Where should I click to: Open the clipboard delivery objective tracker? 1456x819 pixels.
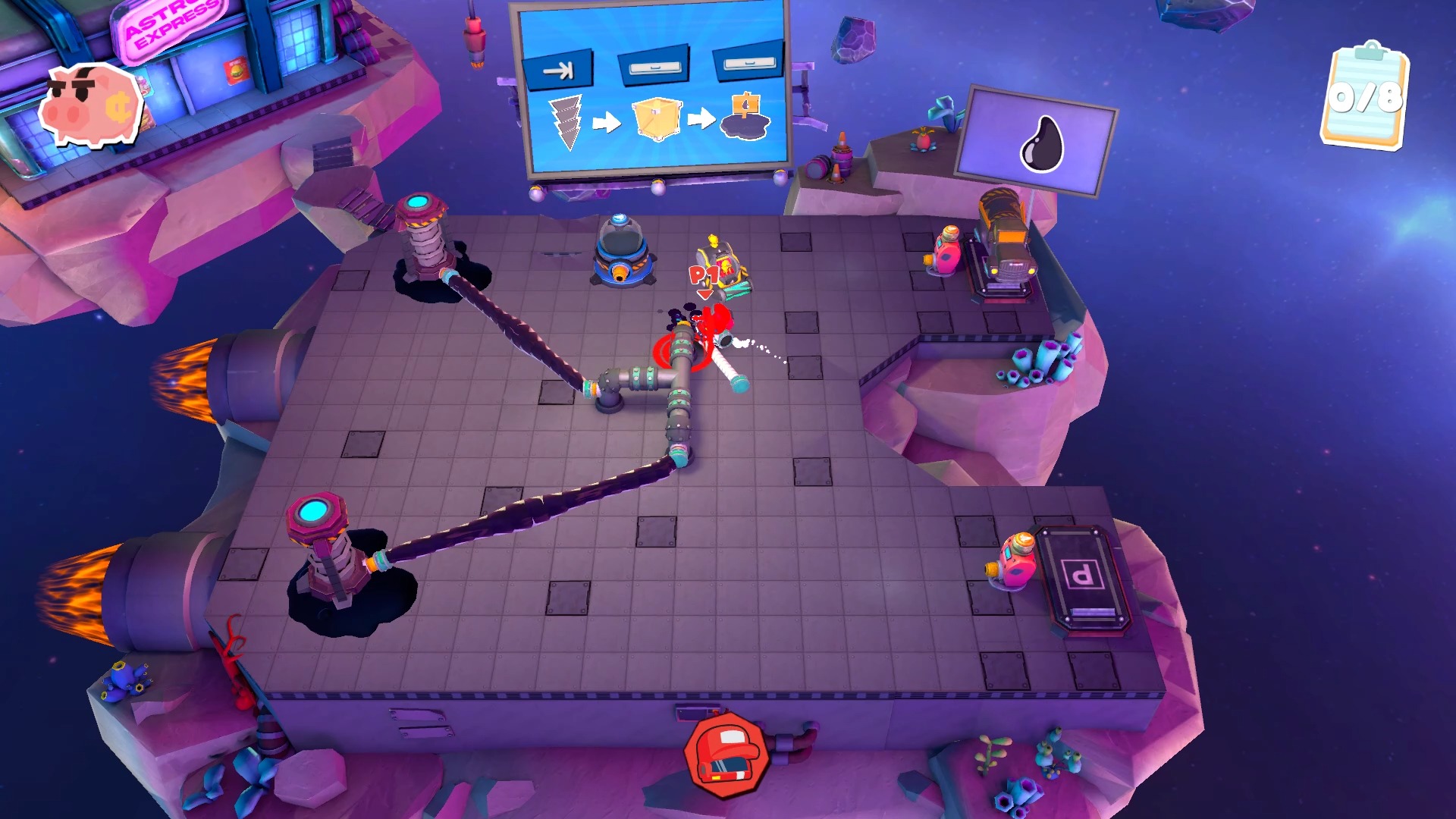pos(1364,96)
